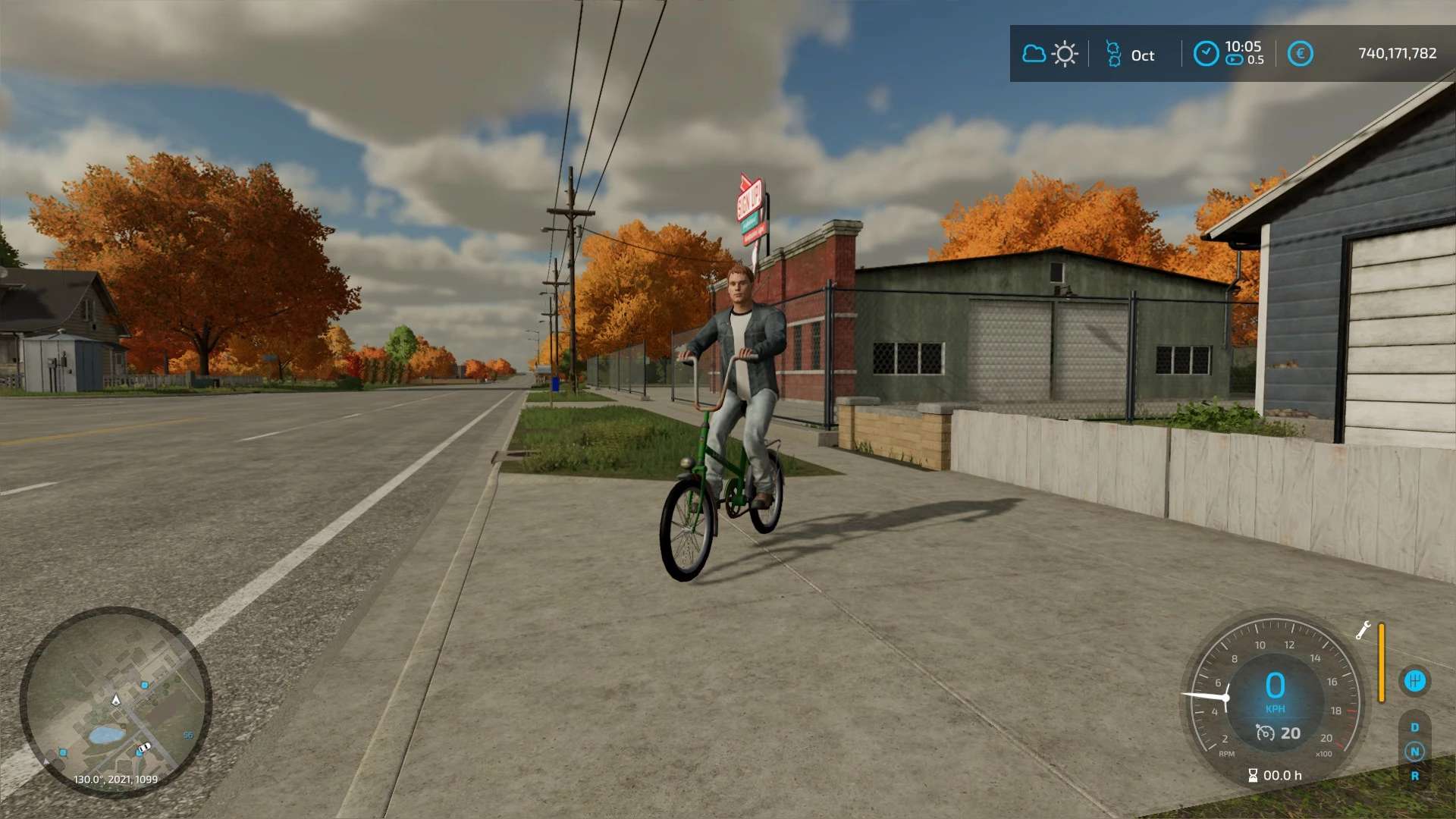Toggle the cruise control speed icon
This screenshot has height=819, width=1456.
click(1265, 733)
